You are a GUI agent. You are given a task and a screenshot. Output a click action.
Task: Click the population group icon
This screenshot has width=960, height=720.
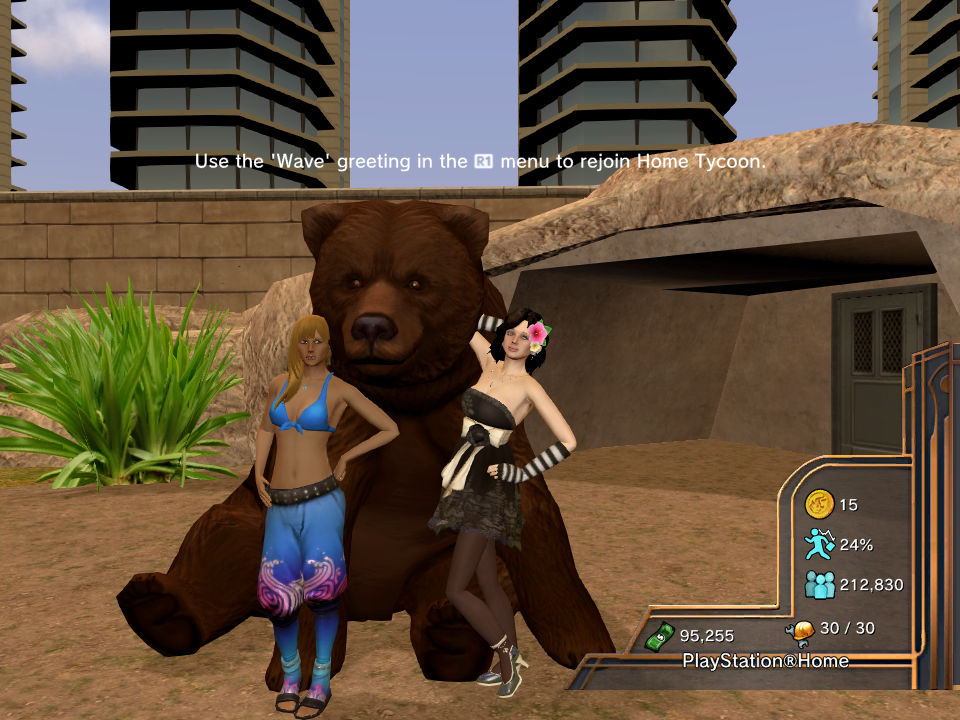pyautogui.click(x=819, y=584)
